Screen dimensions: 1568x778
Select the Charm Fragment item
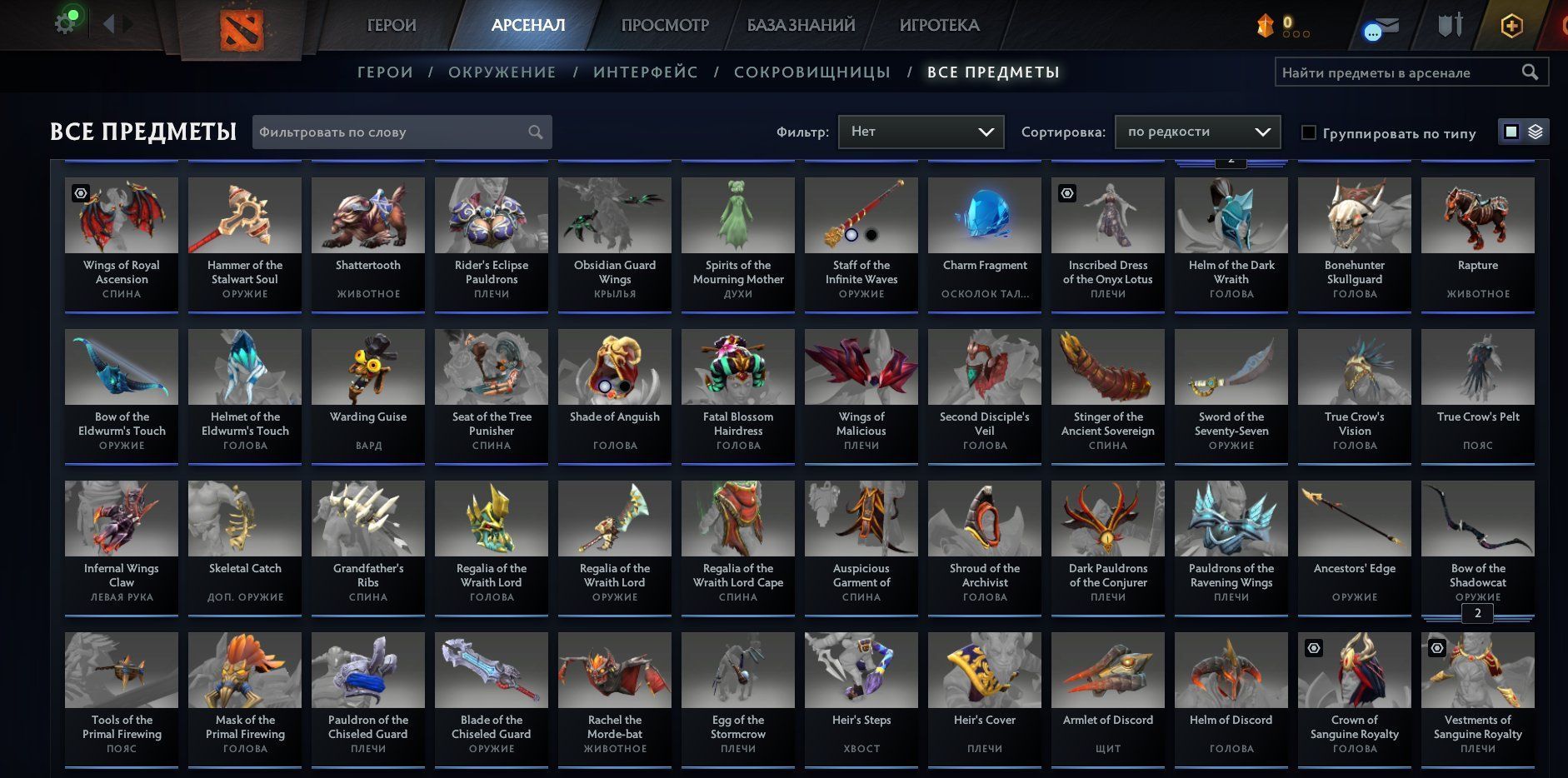pyautogui.click(x=985, y=242)
